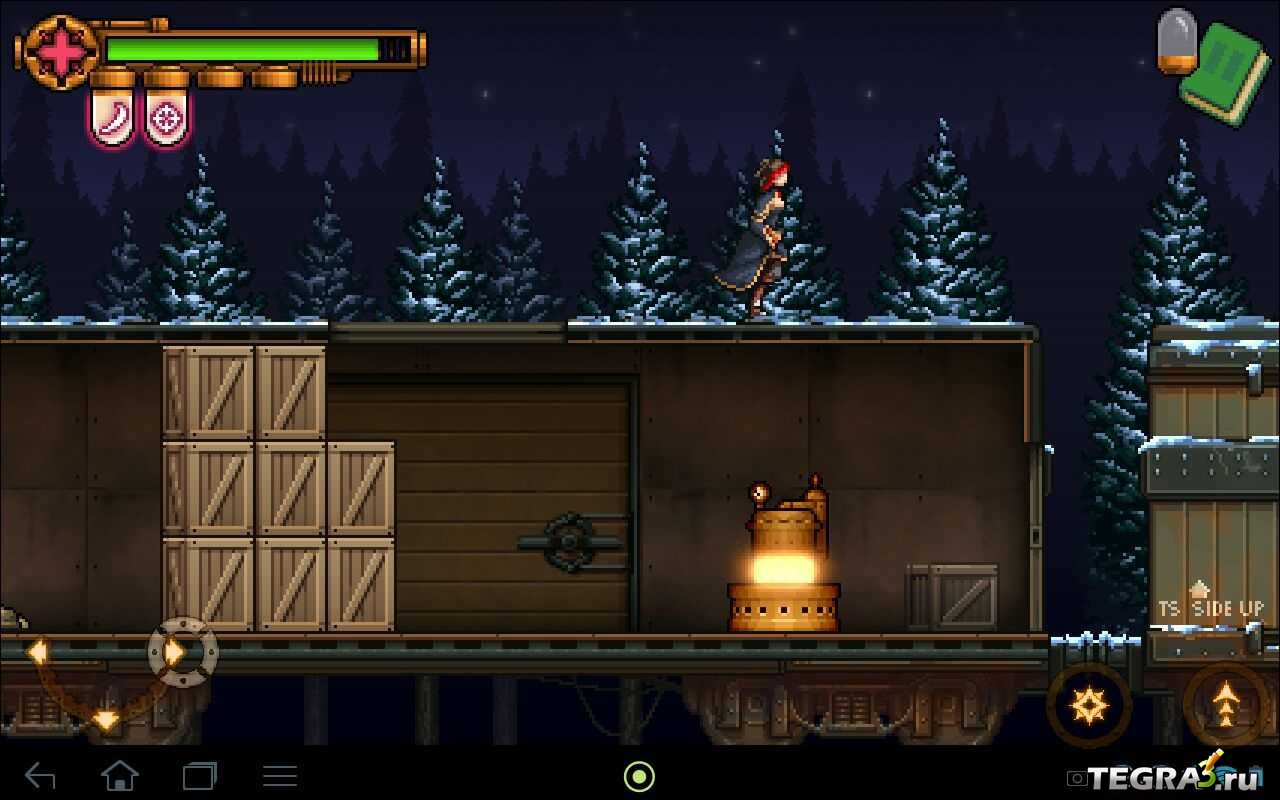Attack with the gear-star action button
1280x800 pixels.
point(1088,706)
